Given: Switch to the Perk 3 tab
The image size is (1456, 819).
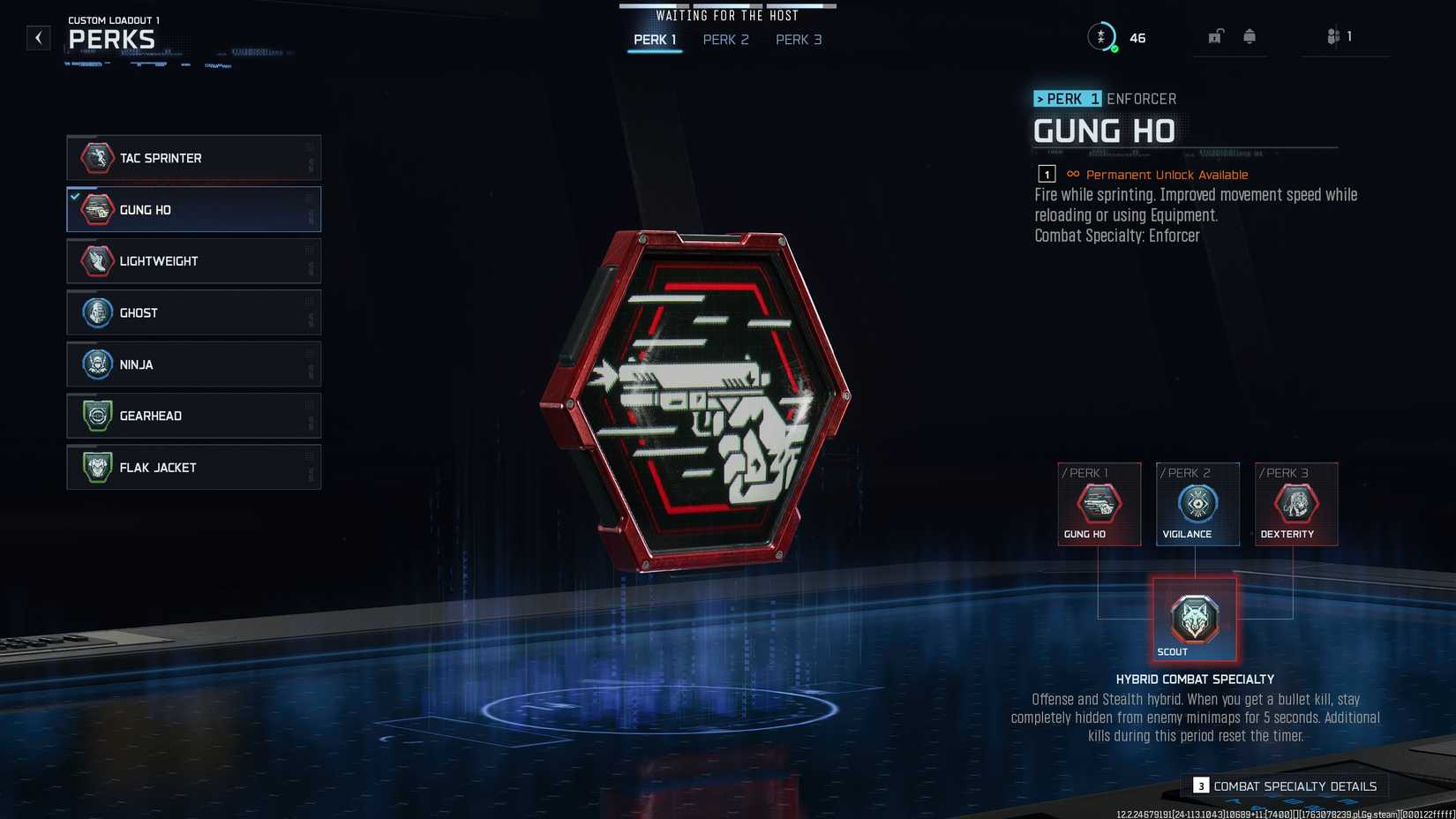Looking at the screenshot, I should point(798,40).
